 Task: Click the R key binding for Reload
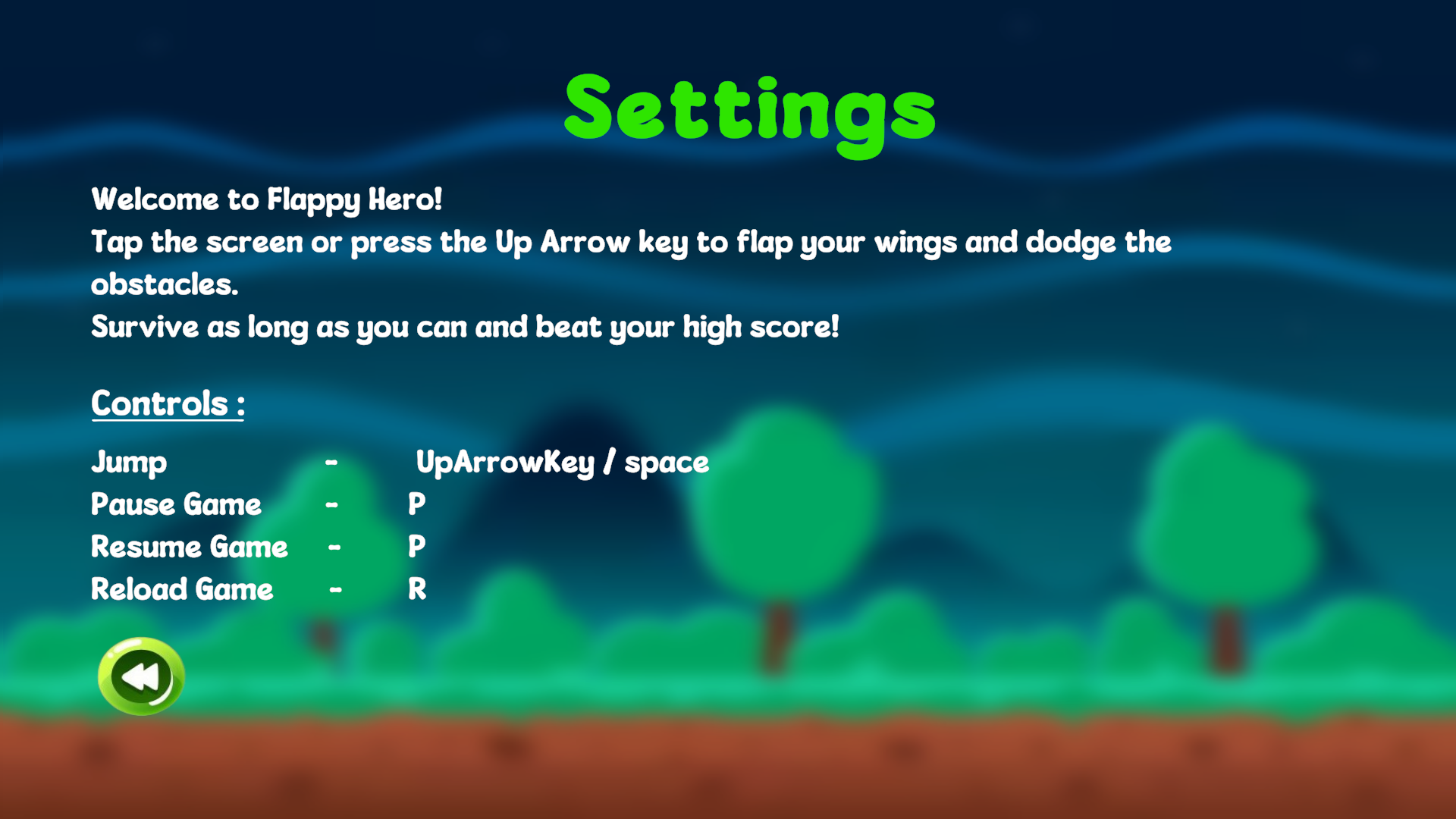[x=418, y=589]
